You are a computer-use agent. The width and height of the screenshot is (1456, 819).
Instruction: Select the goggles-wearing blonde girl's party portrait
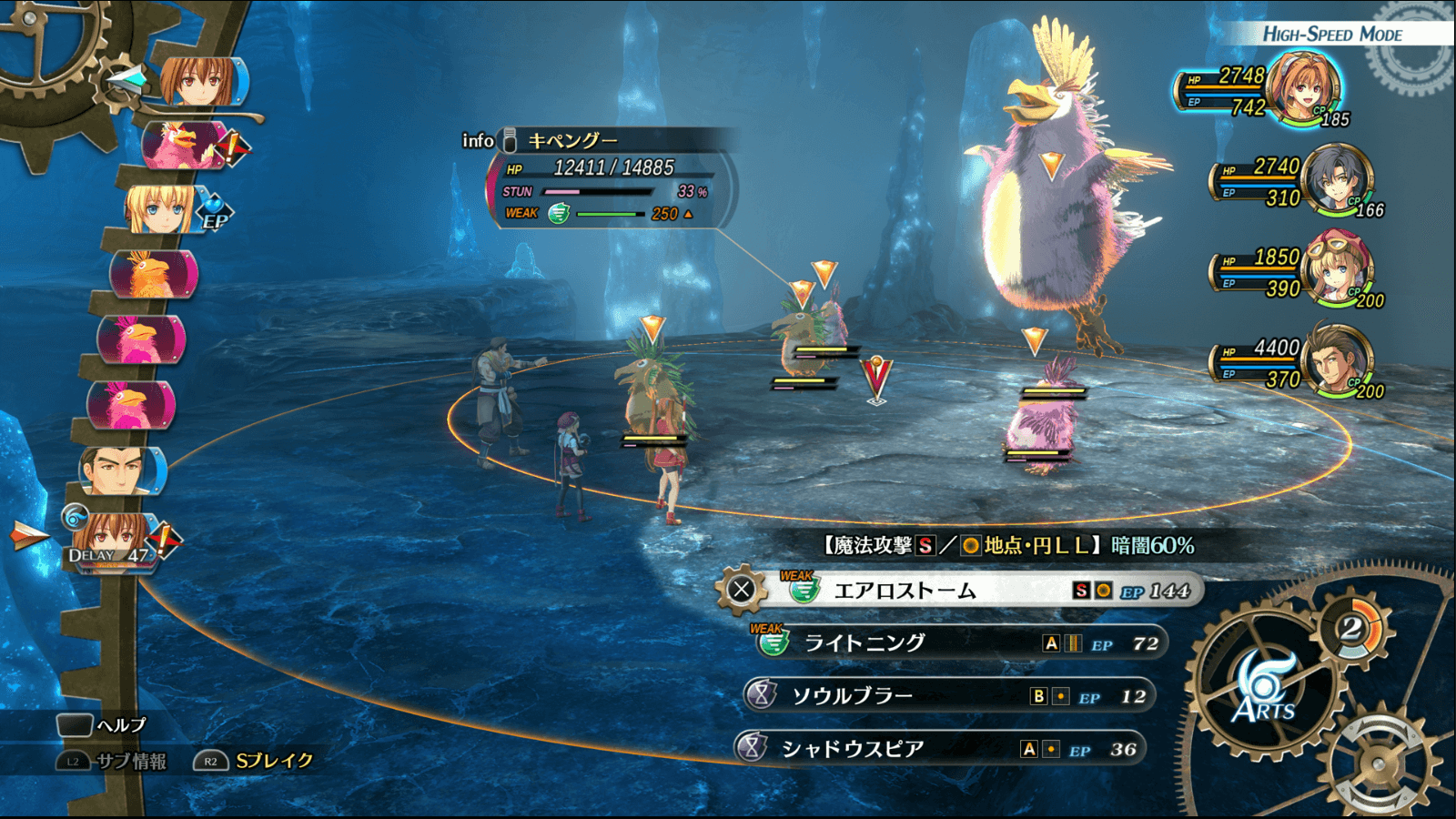(x=1338, y=269)
